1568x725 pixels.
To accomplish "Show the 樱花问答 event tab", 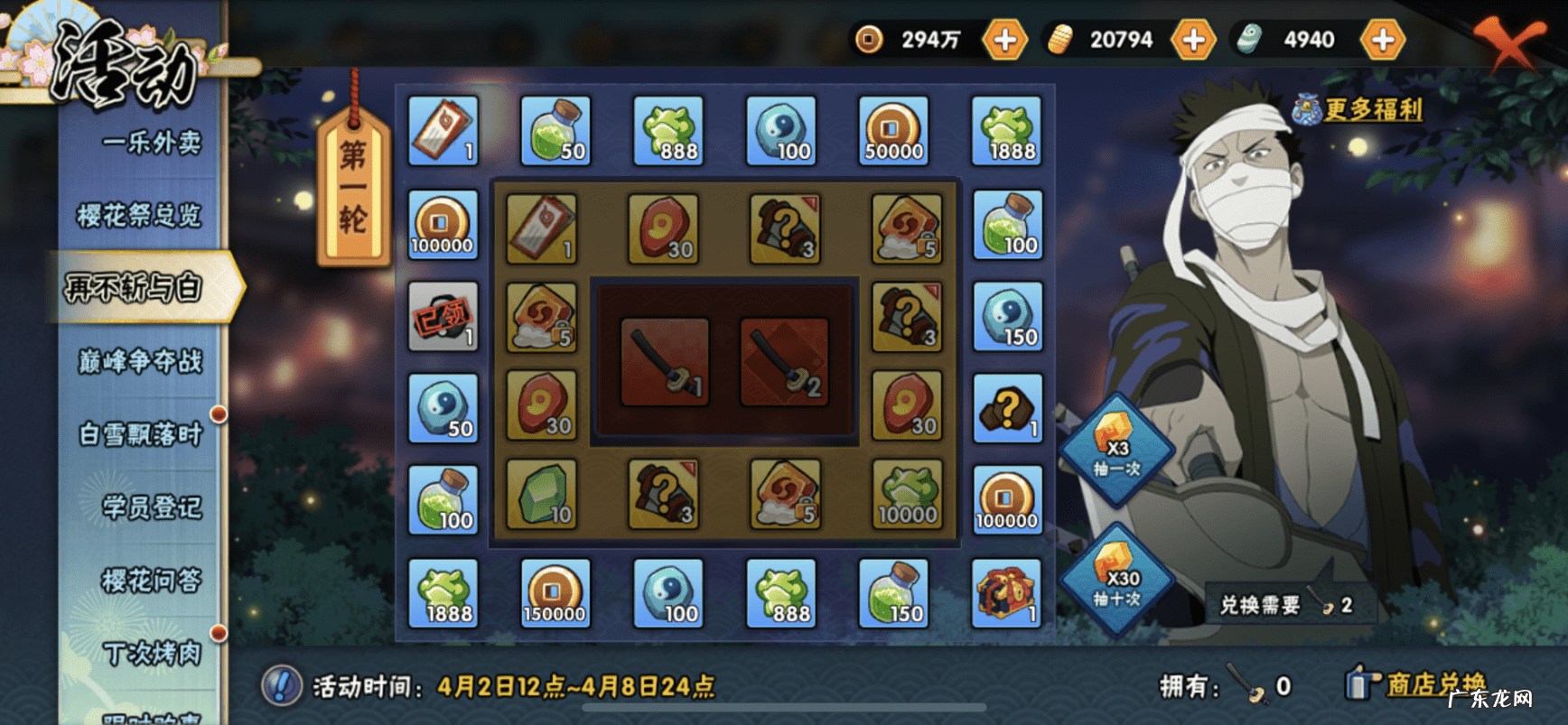I will click(x=151, y=581).
